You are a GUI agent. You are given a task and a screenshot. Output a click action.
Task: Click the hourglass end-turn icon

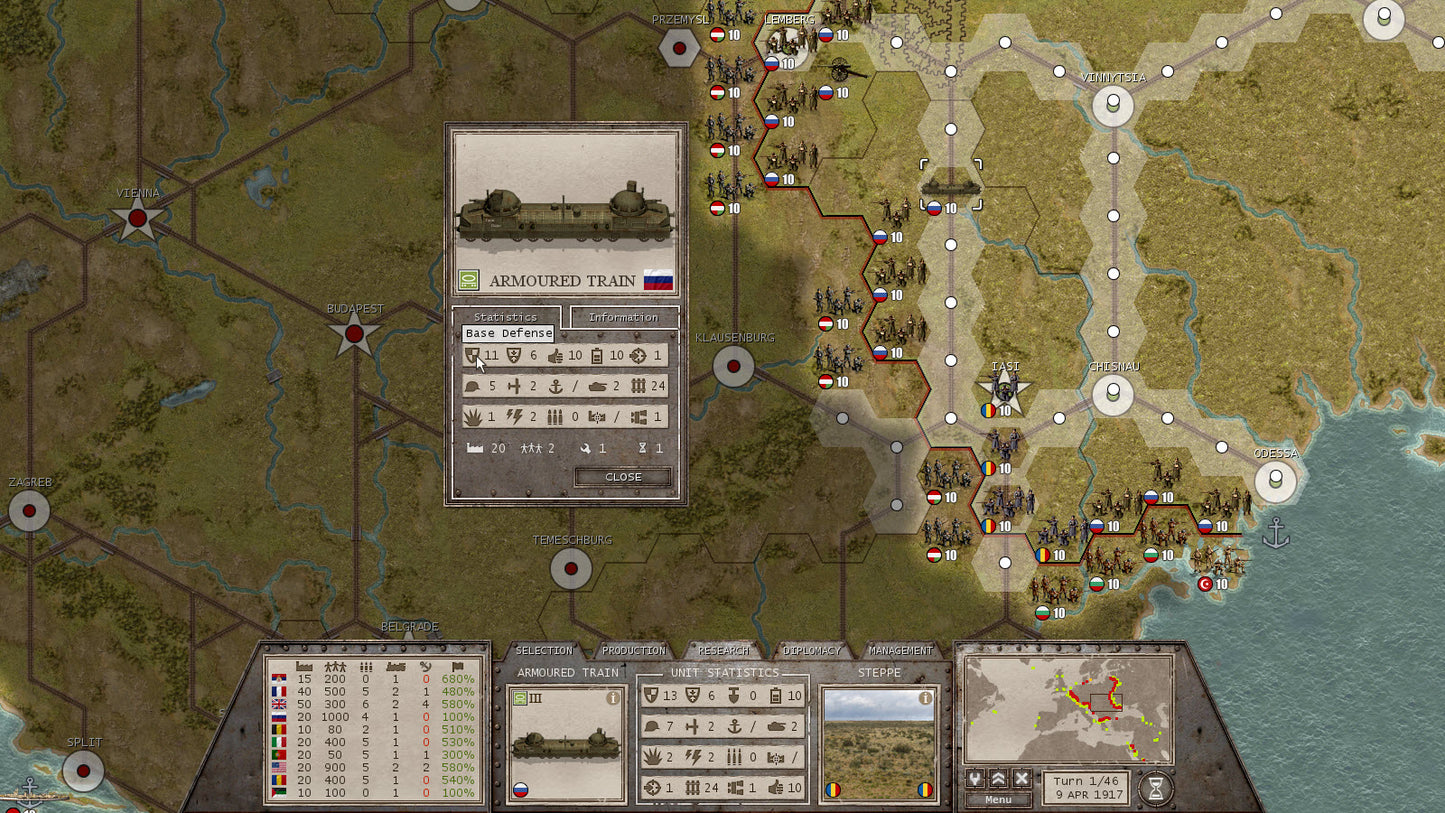coord(1156,786)
